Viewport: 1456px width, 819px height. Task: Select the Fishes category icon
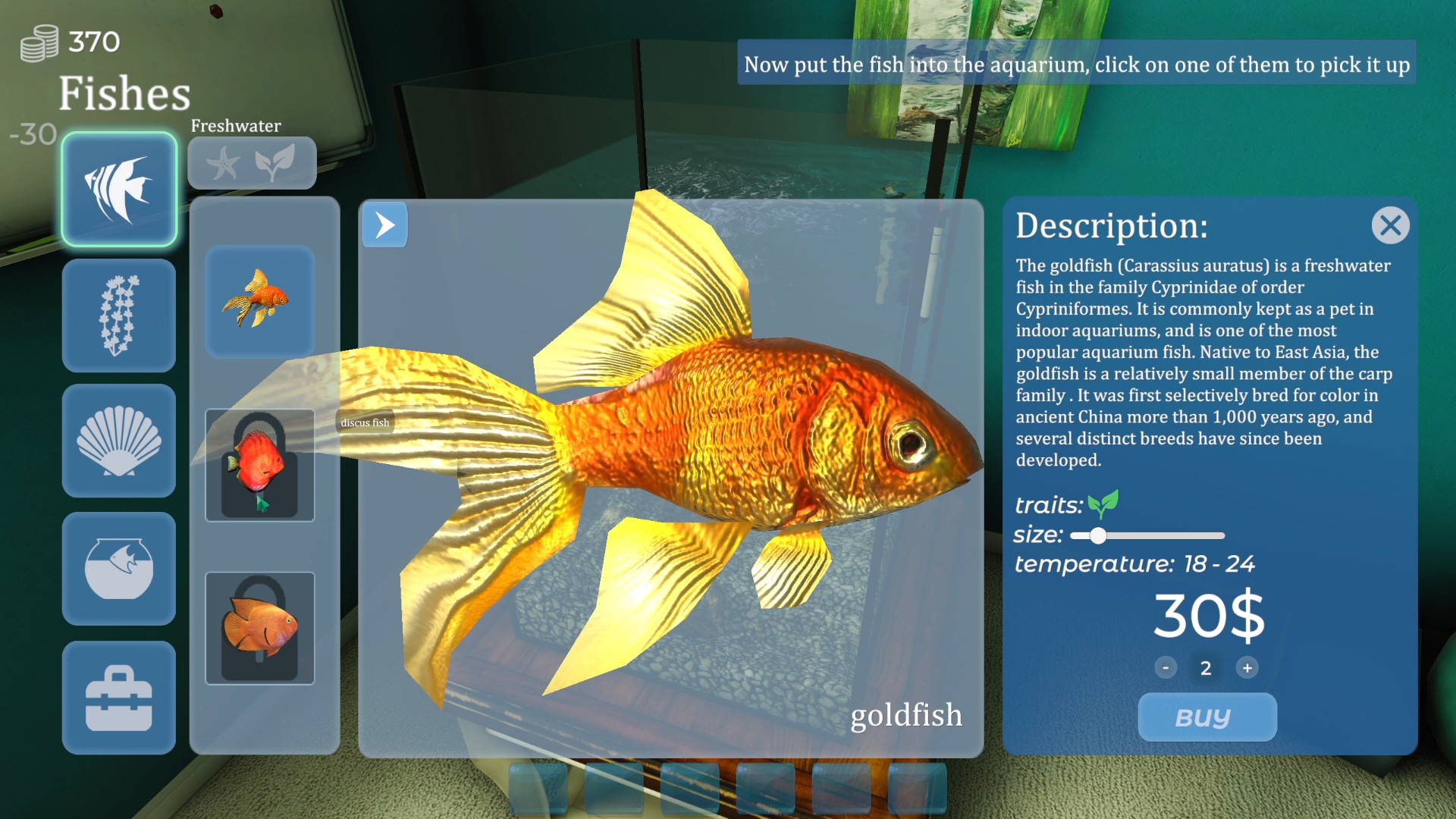pos(119,188)
